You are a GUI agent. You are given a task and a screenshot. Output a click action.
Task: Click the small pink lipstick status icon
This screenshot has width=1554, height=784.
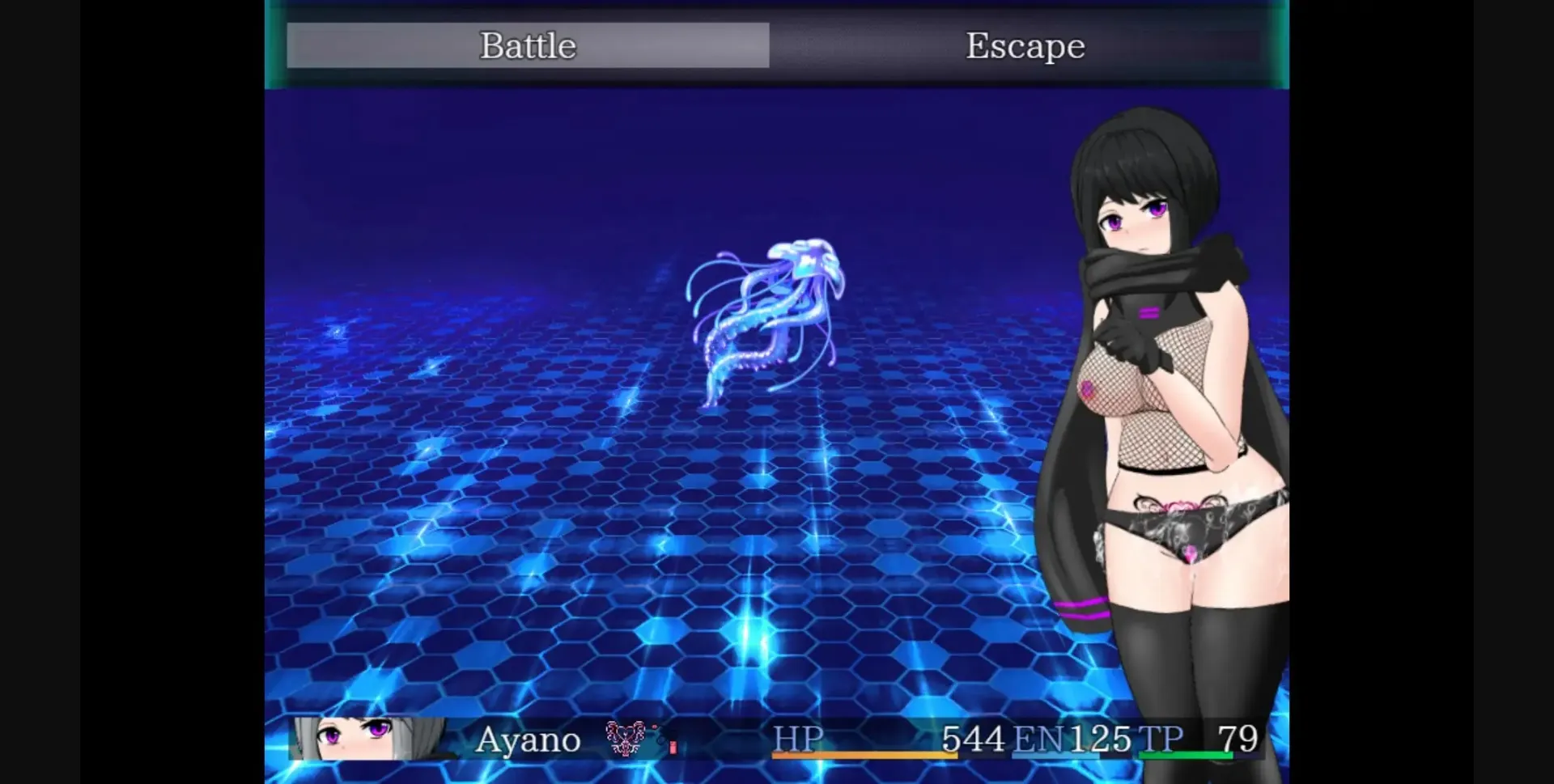[673, 748]
